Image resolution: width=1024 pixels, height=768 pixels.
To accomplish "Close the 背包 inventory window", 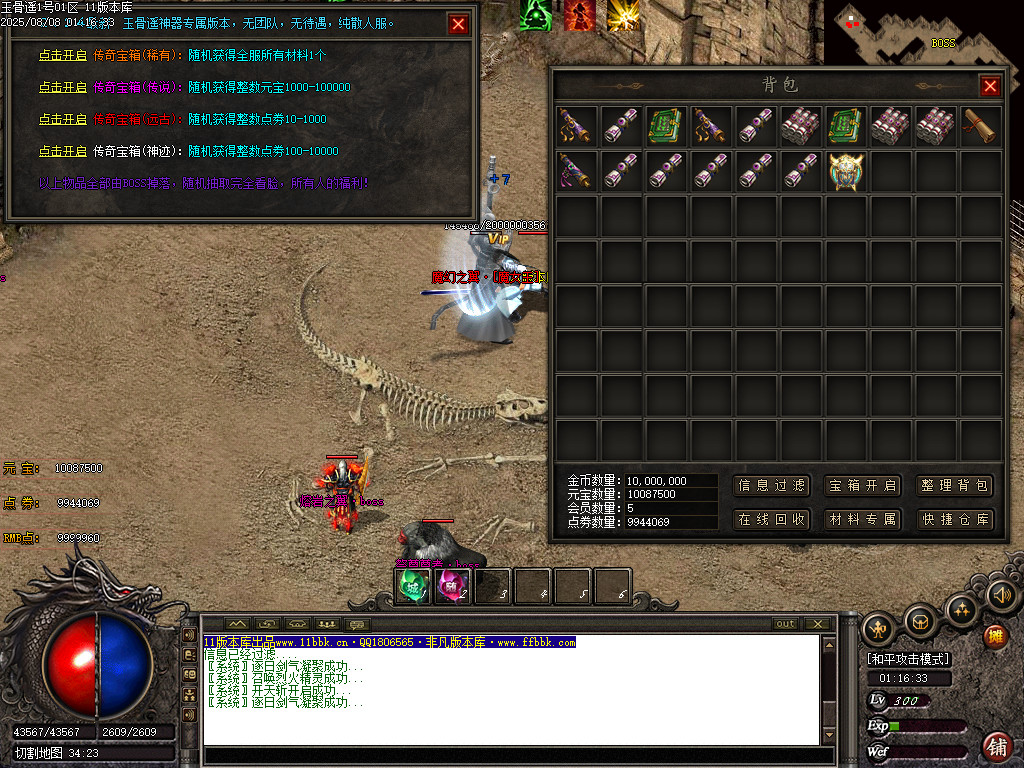I will coord(990,86).
